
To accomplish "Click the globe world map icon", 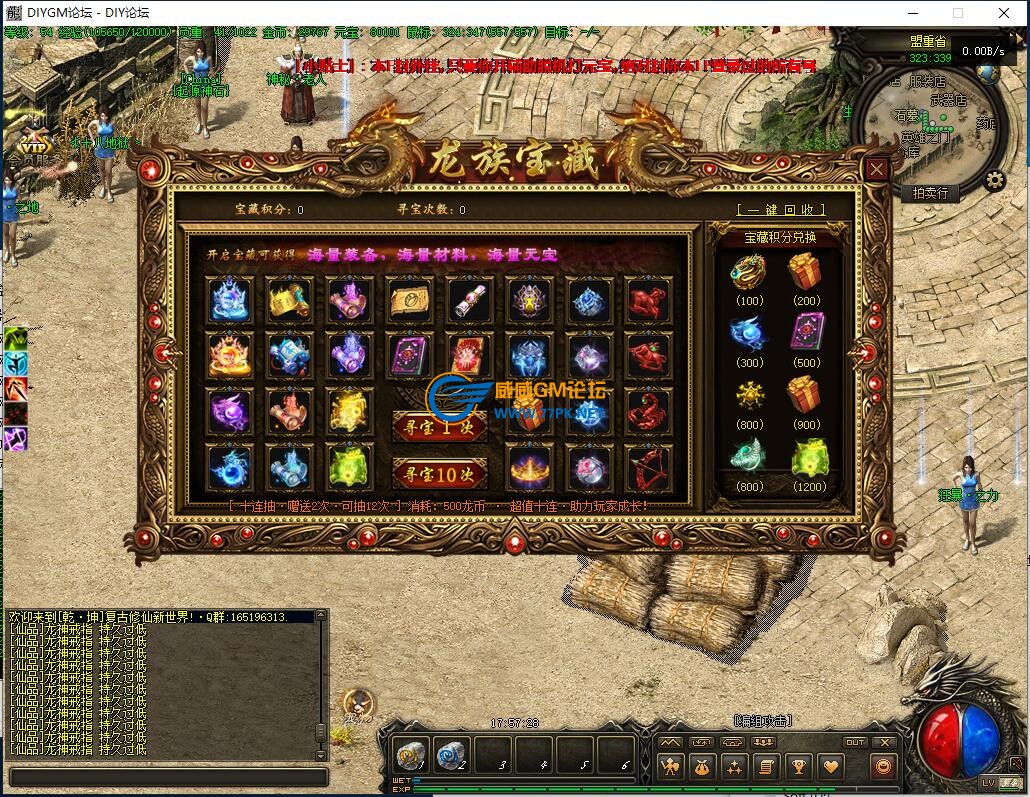I will pos(988,74).
